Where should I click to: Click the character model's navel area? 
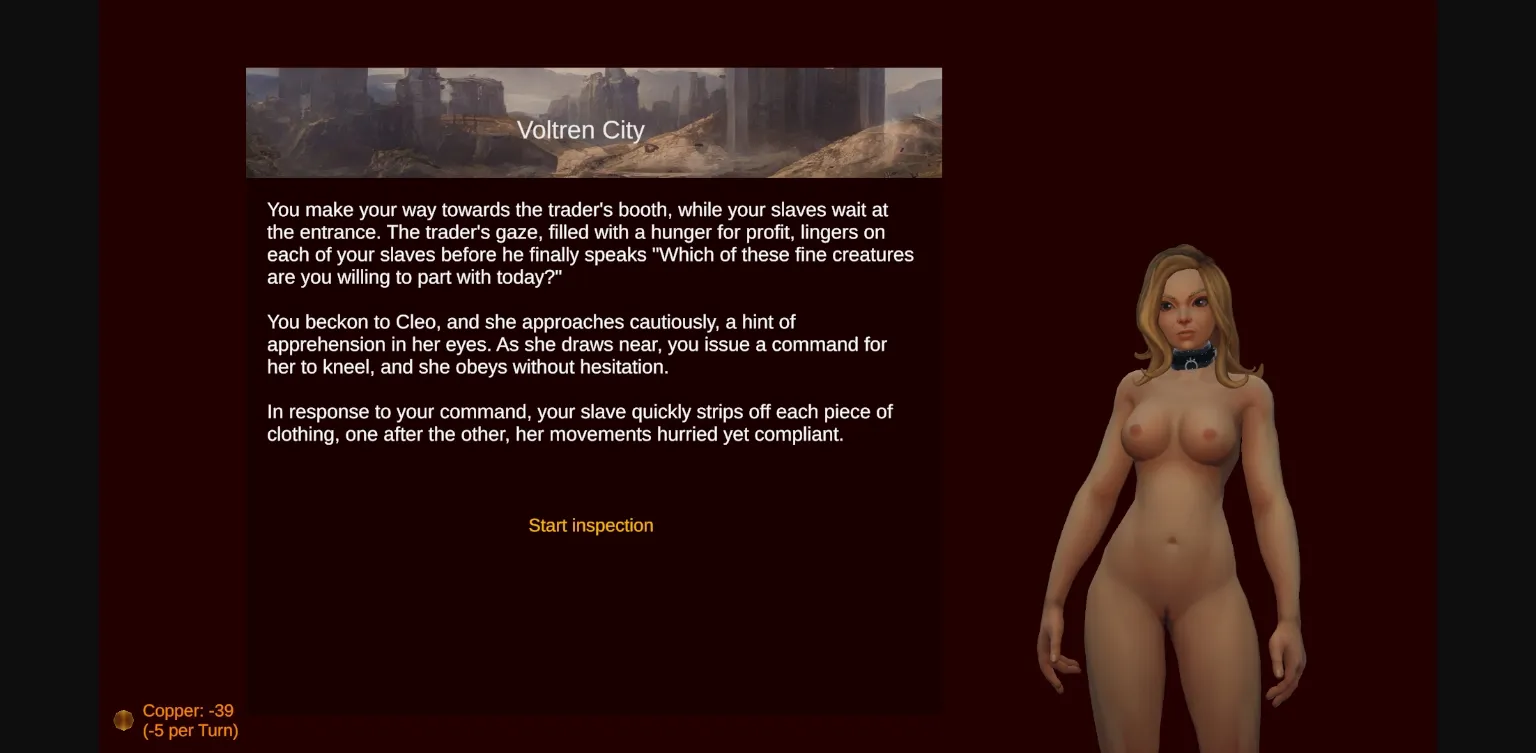[x=1172, y=542]
